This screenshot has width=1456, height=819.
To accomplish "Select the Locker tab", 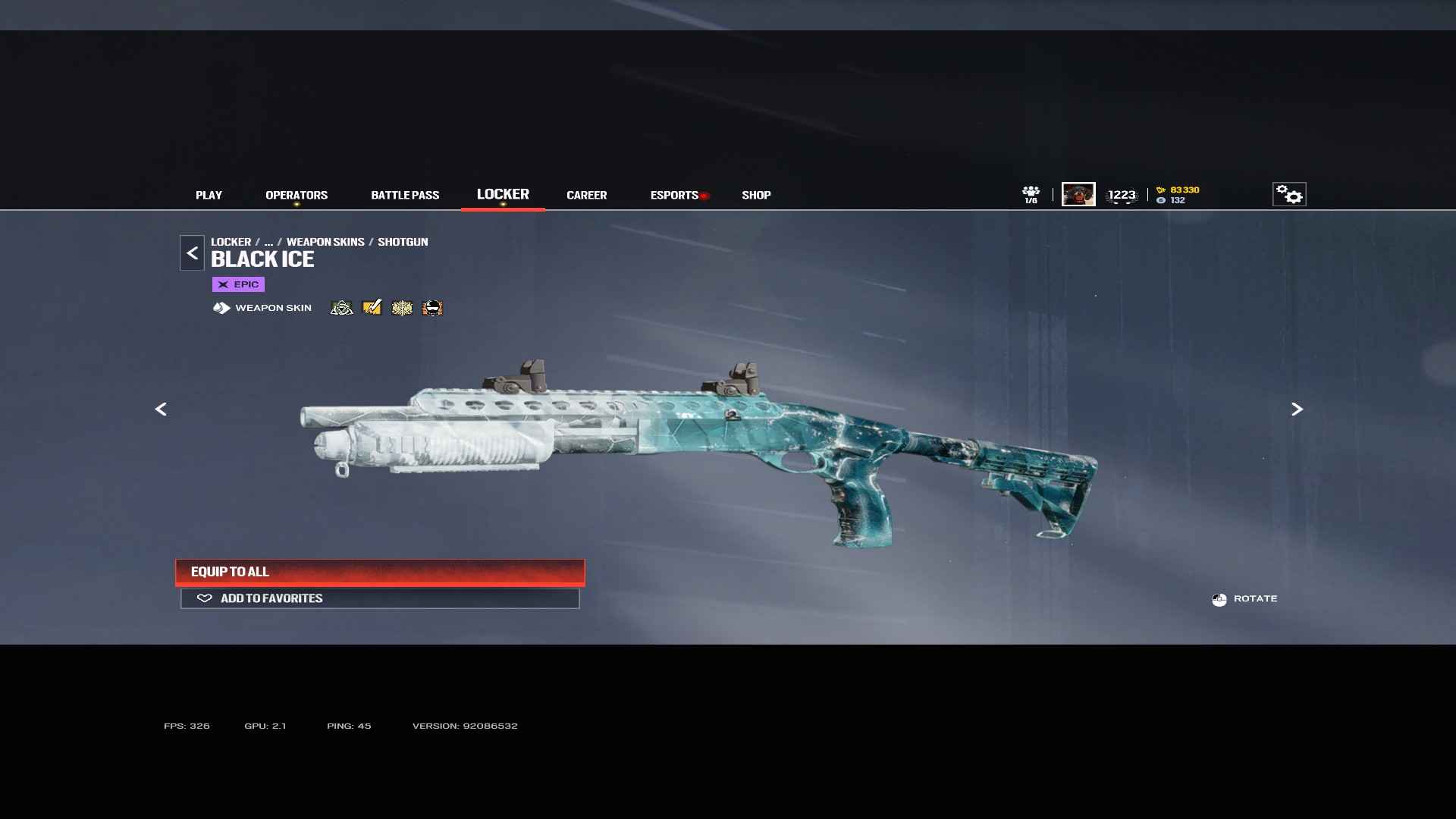I will pos(503,194).
